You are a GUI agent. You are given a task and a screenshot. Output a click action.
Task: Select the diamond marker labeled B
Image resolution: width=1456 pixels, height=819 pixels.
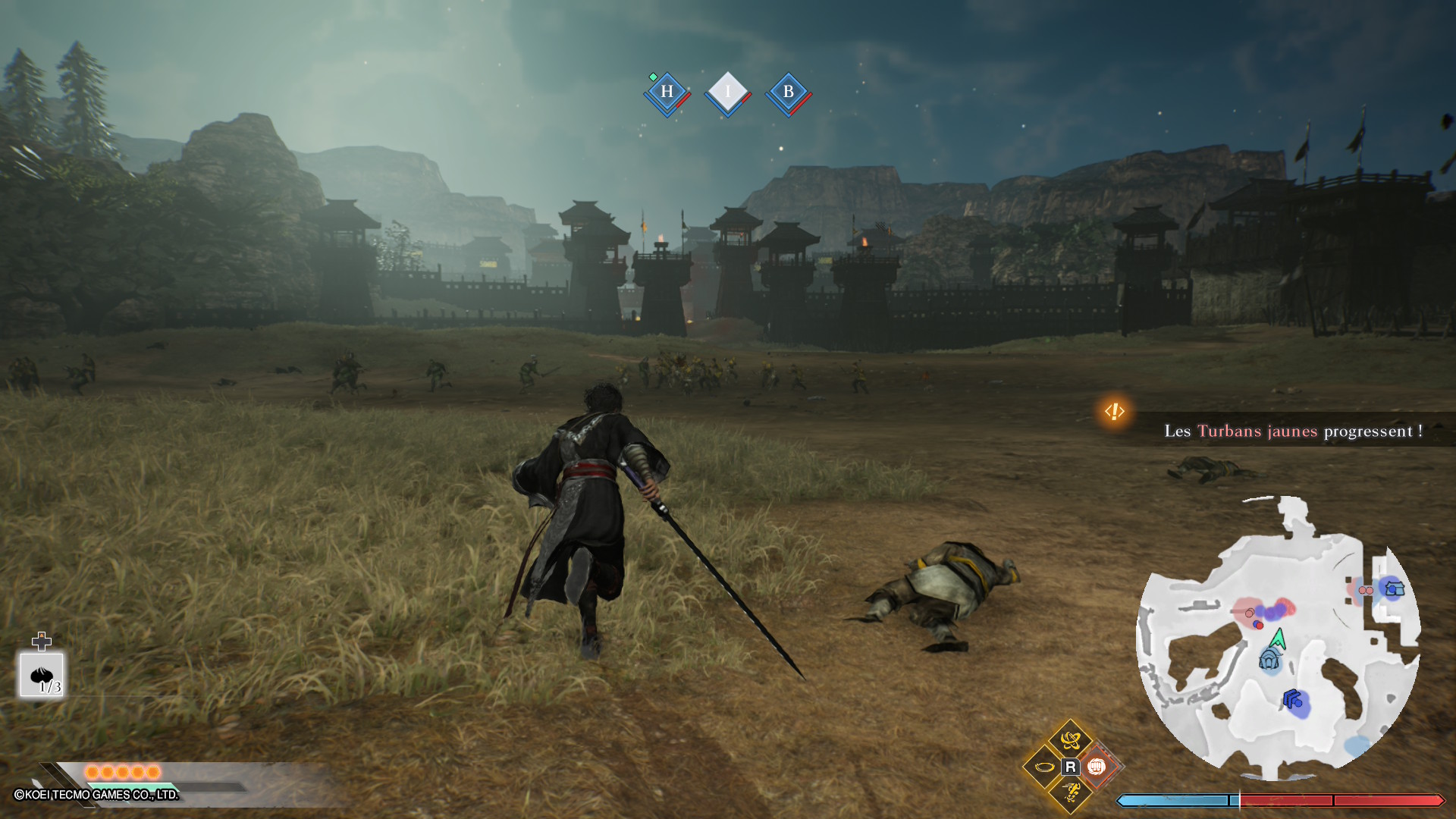[x=788, y=93]
